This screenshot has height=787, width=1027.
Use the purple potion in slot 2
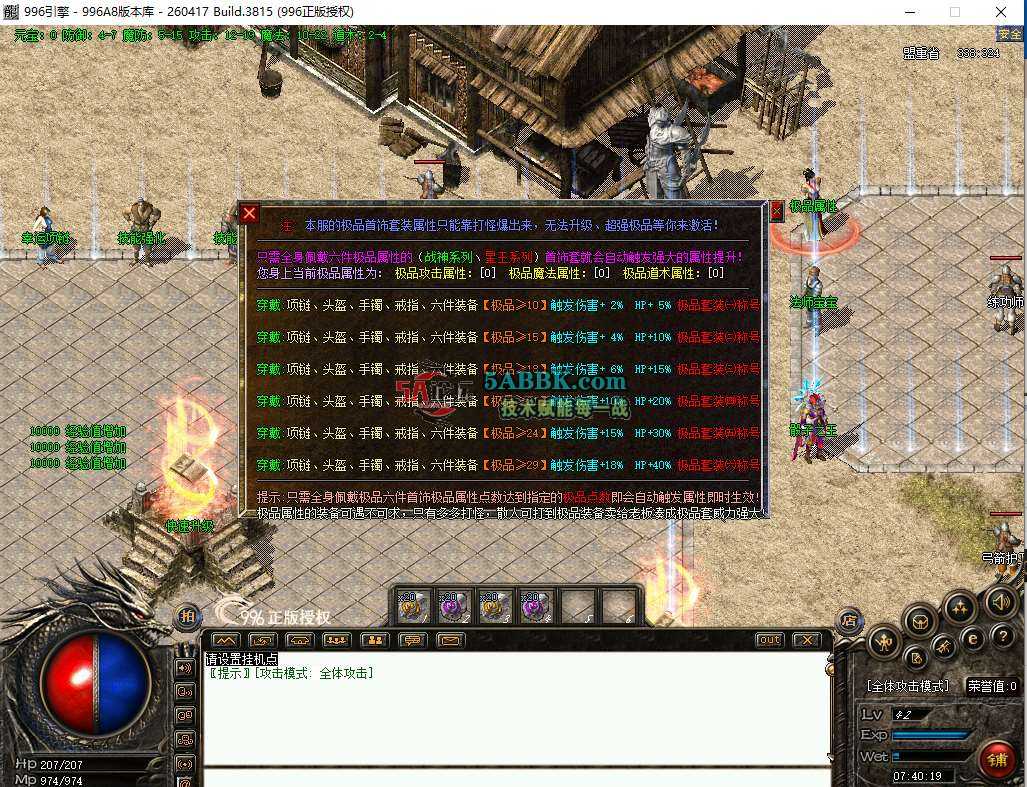[454, 606]
